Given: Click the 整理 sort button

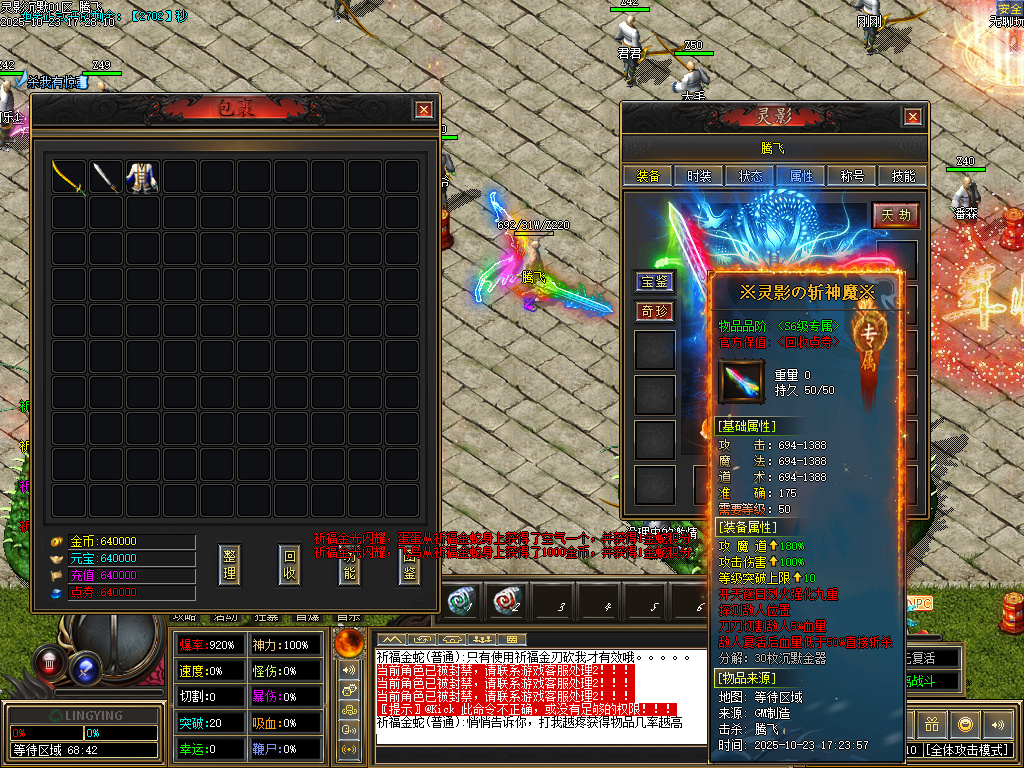Looking at the screenshot, I should tap(229, 566).
